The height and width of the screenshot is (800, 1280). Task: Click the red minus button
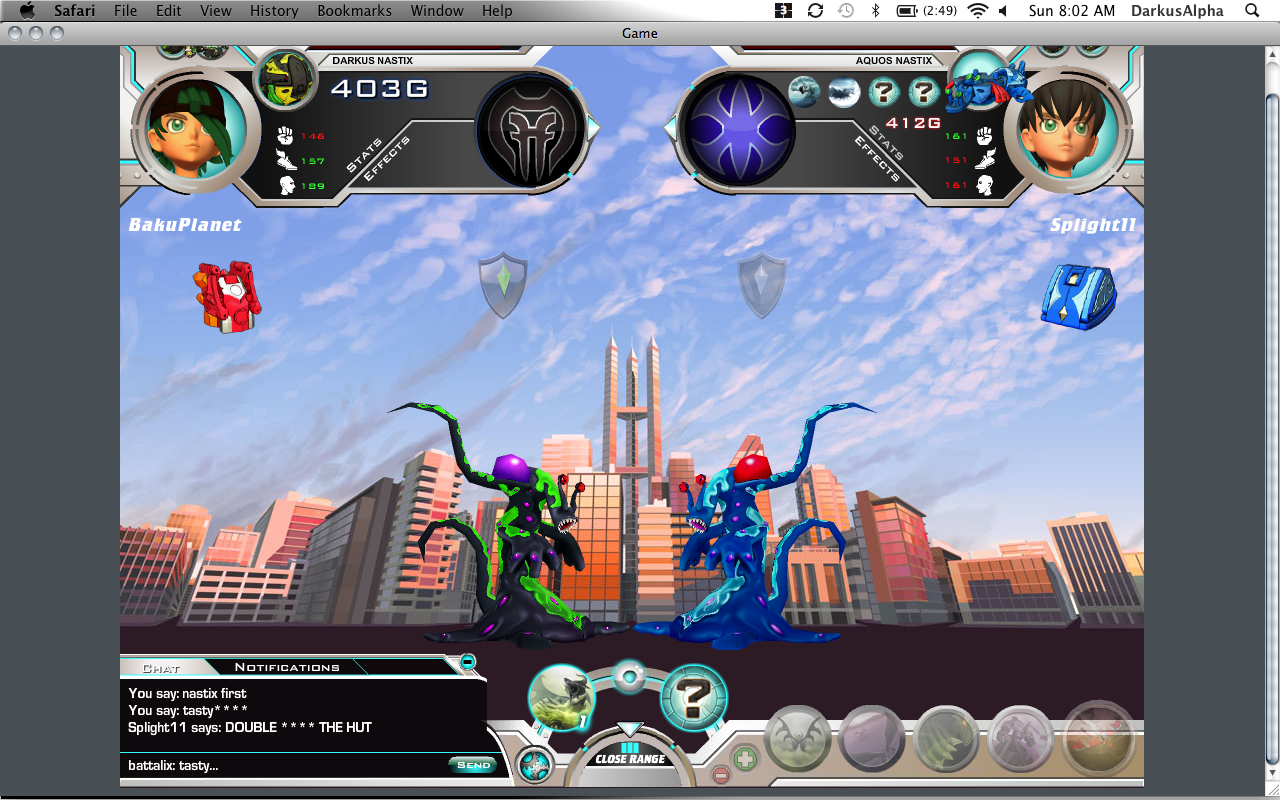(x=720, y=775)
